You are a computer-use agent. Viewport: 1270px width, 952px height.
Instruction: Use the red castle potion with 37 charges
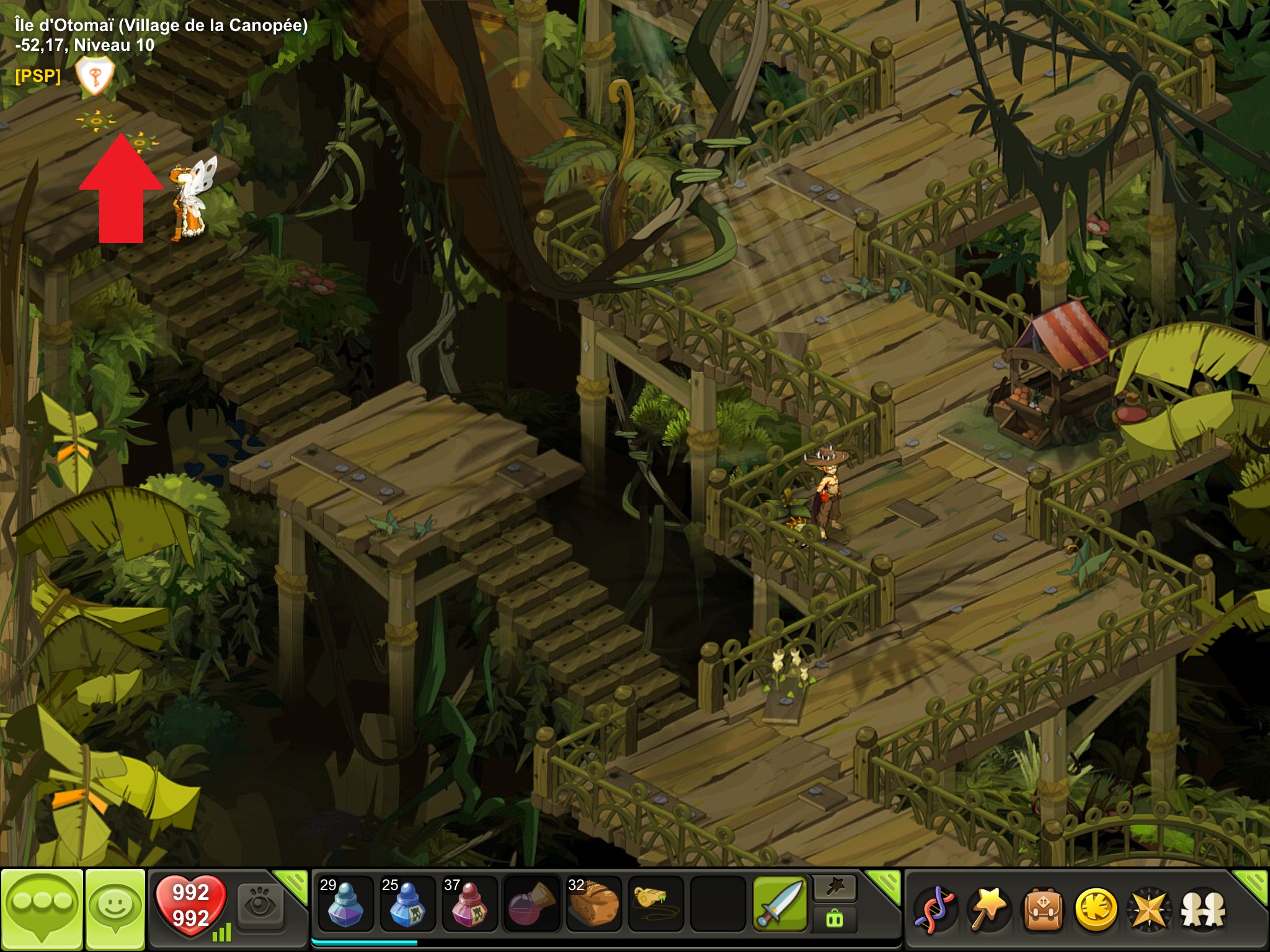469,904
